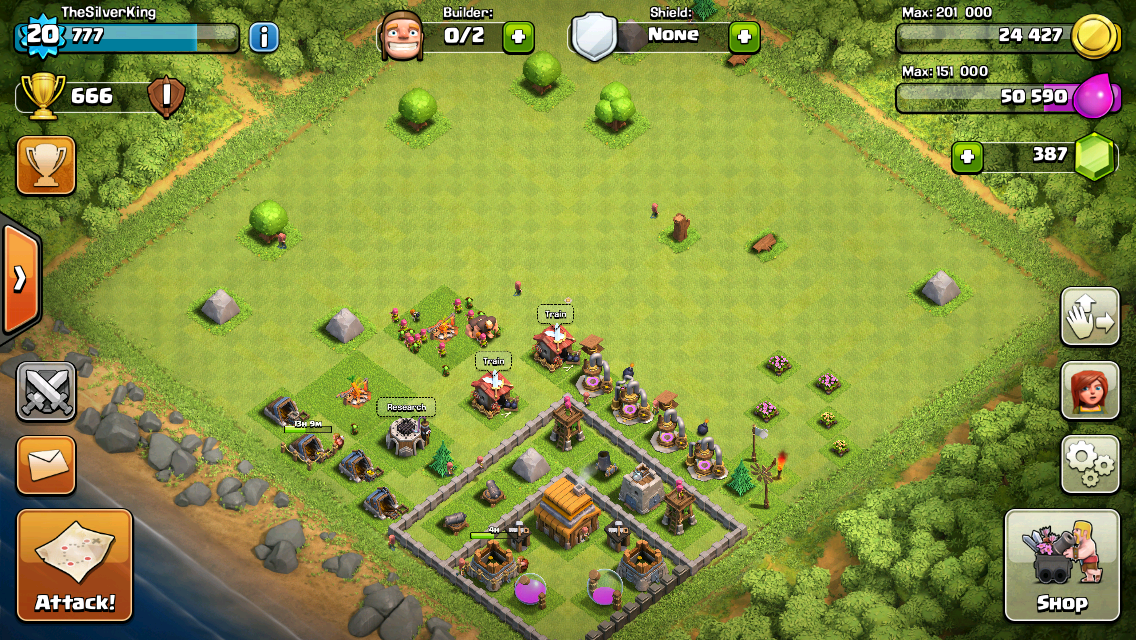The height and width of the screenshot is (640, 1136).
Task: Tap the Research bubble over the laboratory
Action: pyautogui.click(x=406, y=407)
